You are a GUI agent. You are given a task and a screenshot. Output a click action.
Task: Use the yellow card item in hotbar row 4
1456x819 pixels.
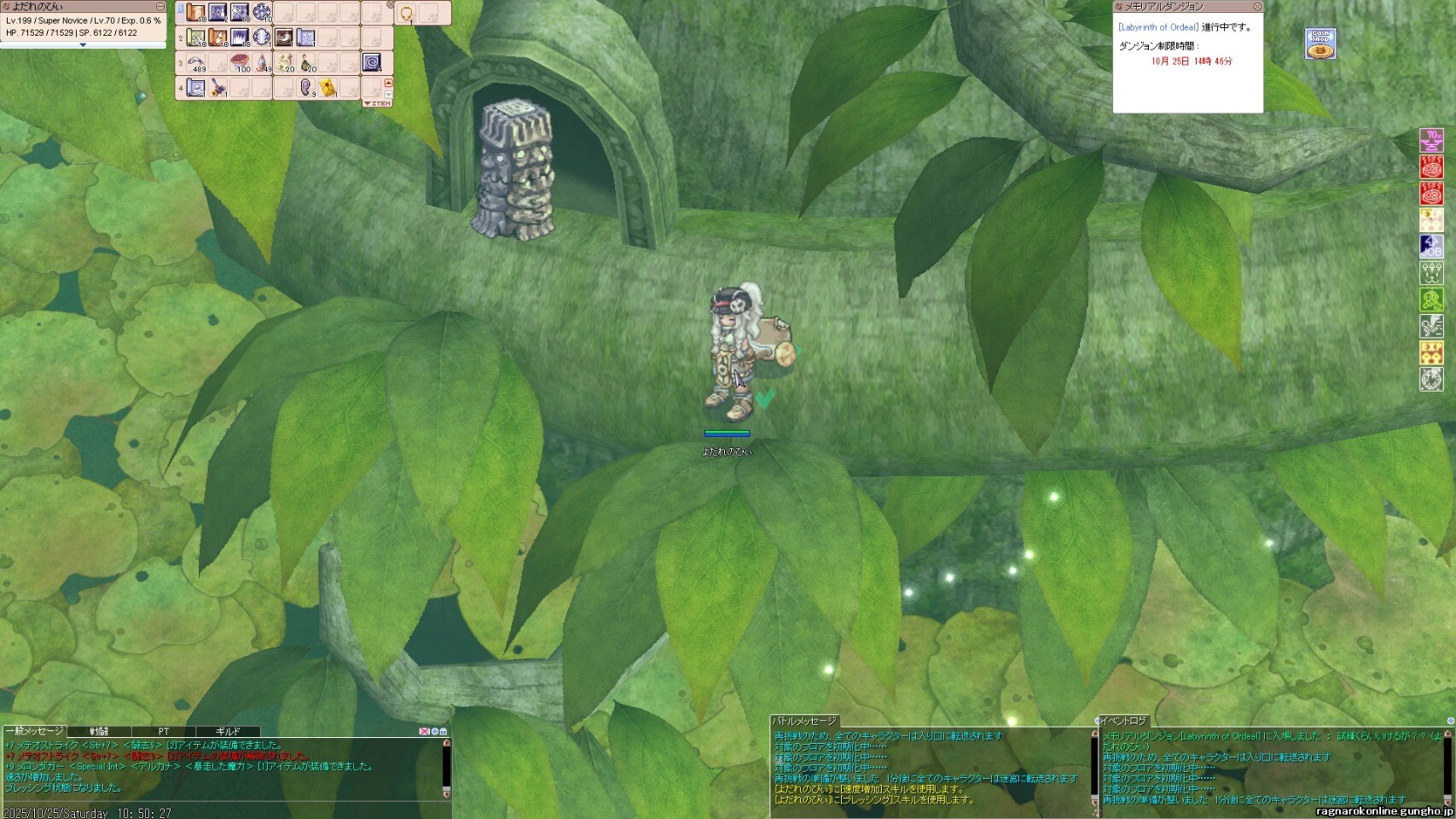click(x=328, y=87)
